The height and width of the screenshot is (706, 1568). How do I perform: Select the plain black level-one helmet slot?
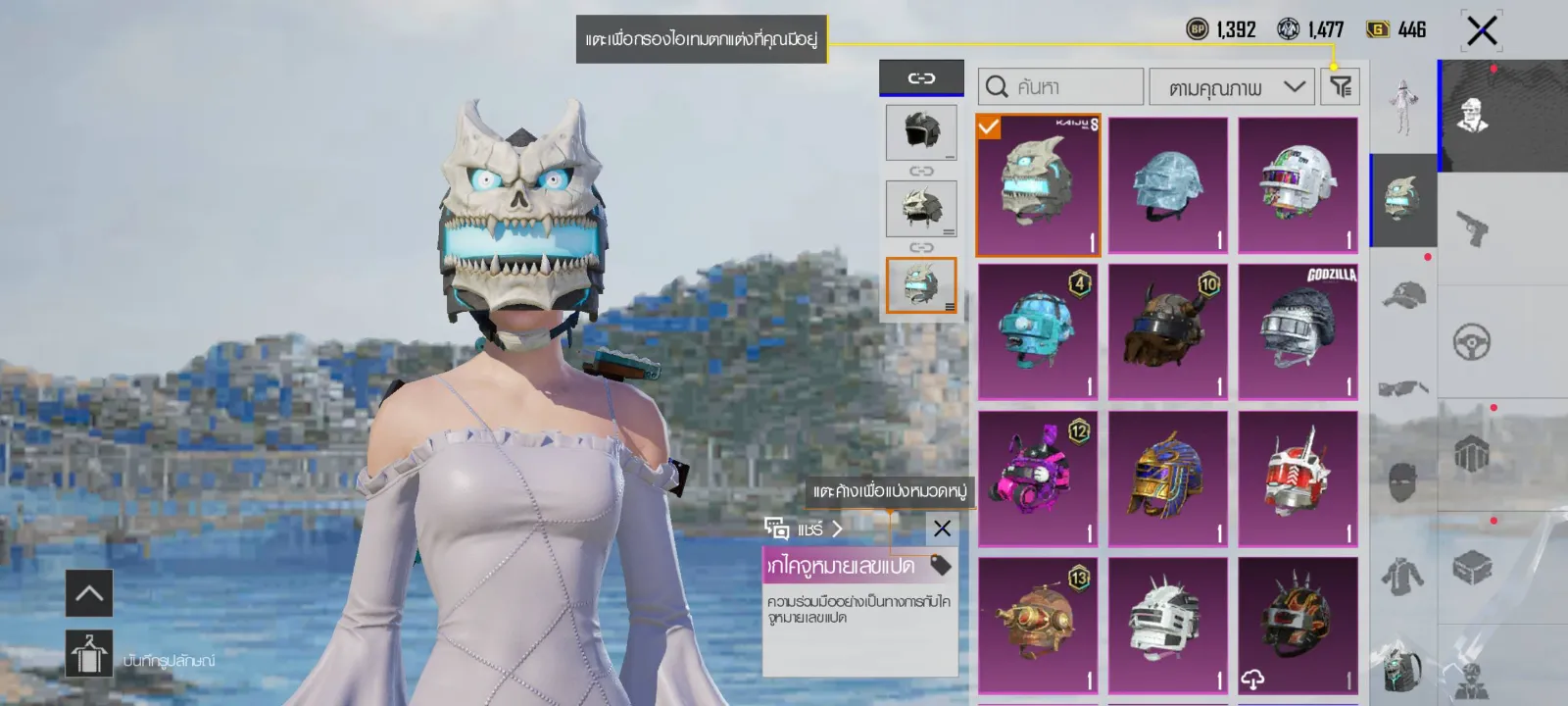tap(921, 132)
